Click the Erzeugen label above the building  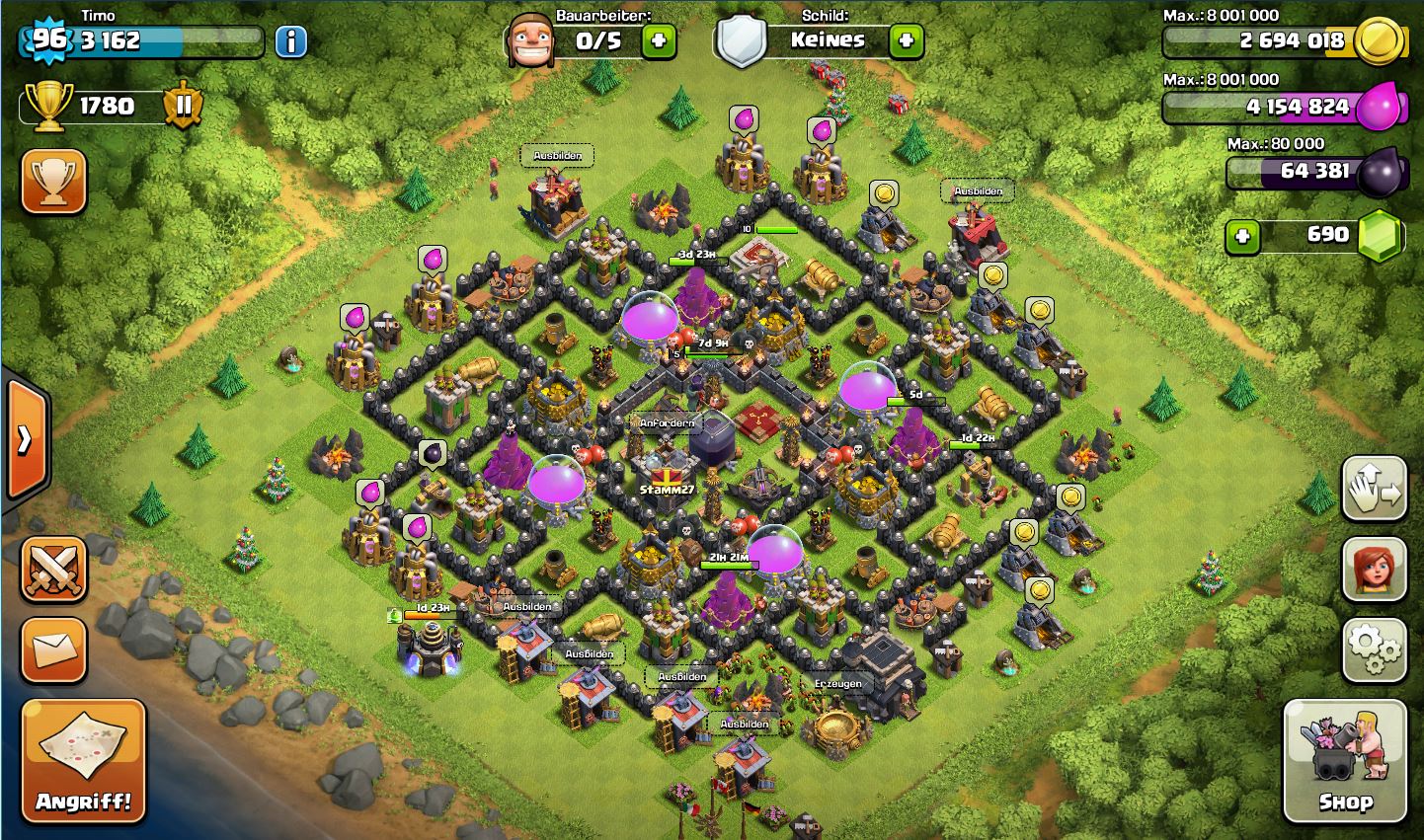click(837, 683)
